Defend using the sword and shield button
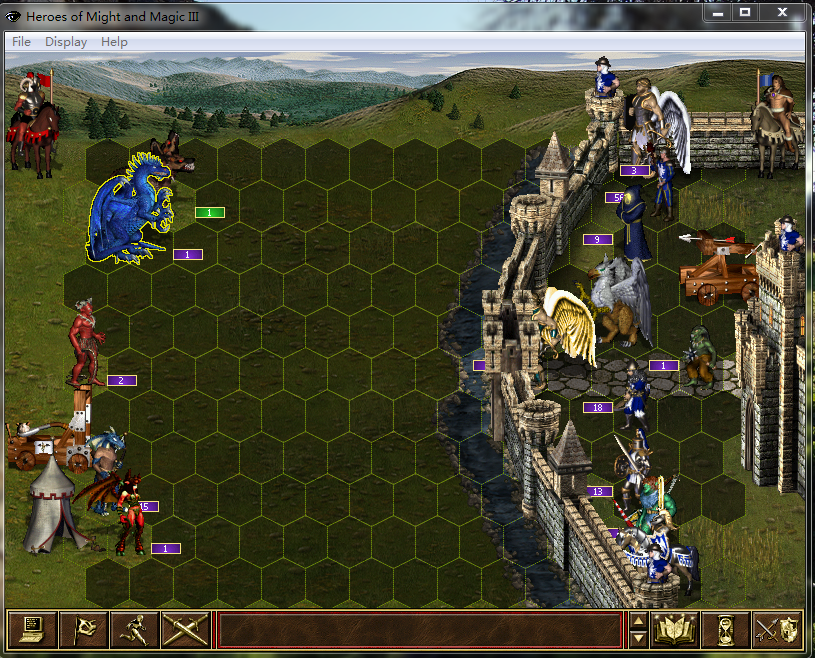Image resolution: width=815 pixels, height=658 pixels. (777, 629)
